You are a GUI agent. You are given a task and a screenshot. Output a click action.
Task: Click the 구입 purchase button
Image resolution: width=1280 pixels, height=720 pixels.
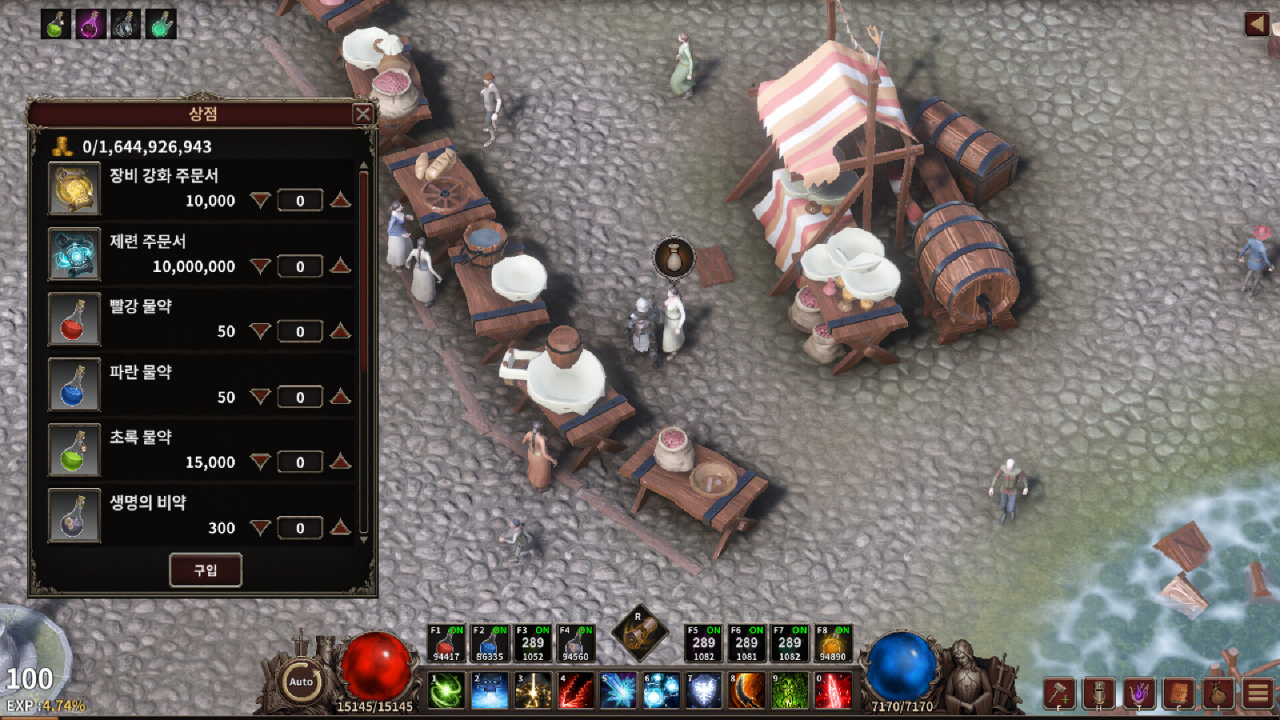click(x=205, y=570)
